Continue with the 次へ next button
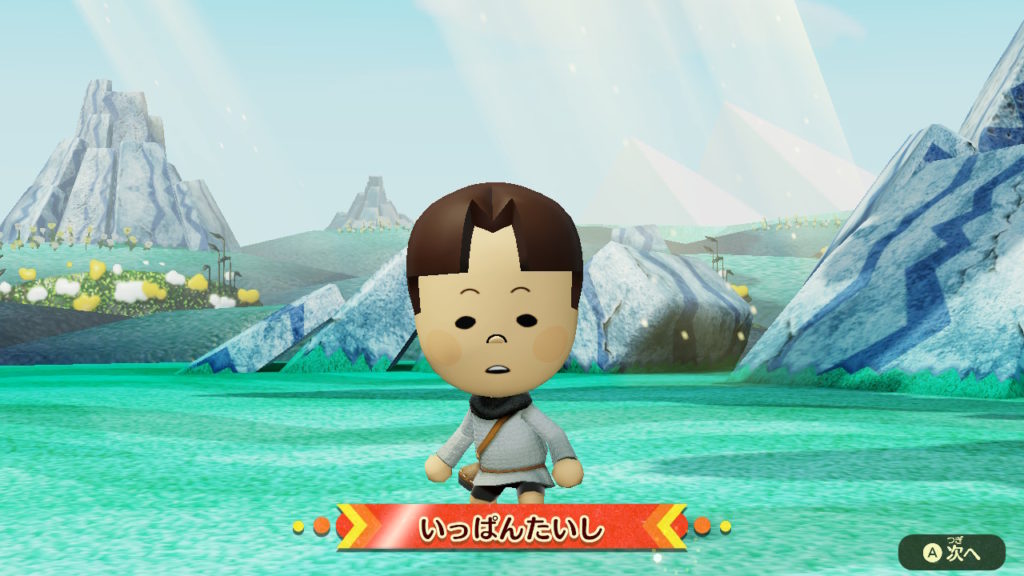This screenshot has width=1024, height=576. click(x=951, y=552)
